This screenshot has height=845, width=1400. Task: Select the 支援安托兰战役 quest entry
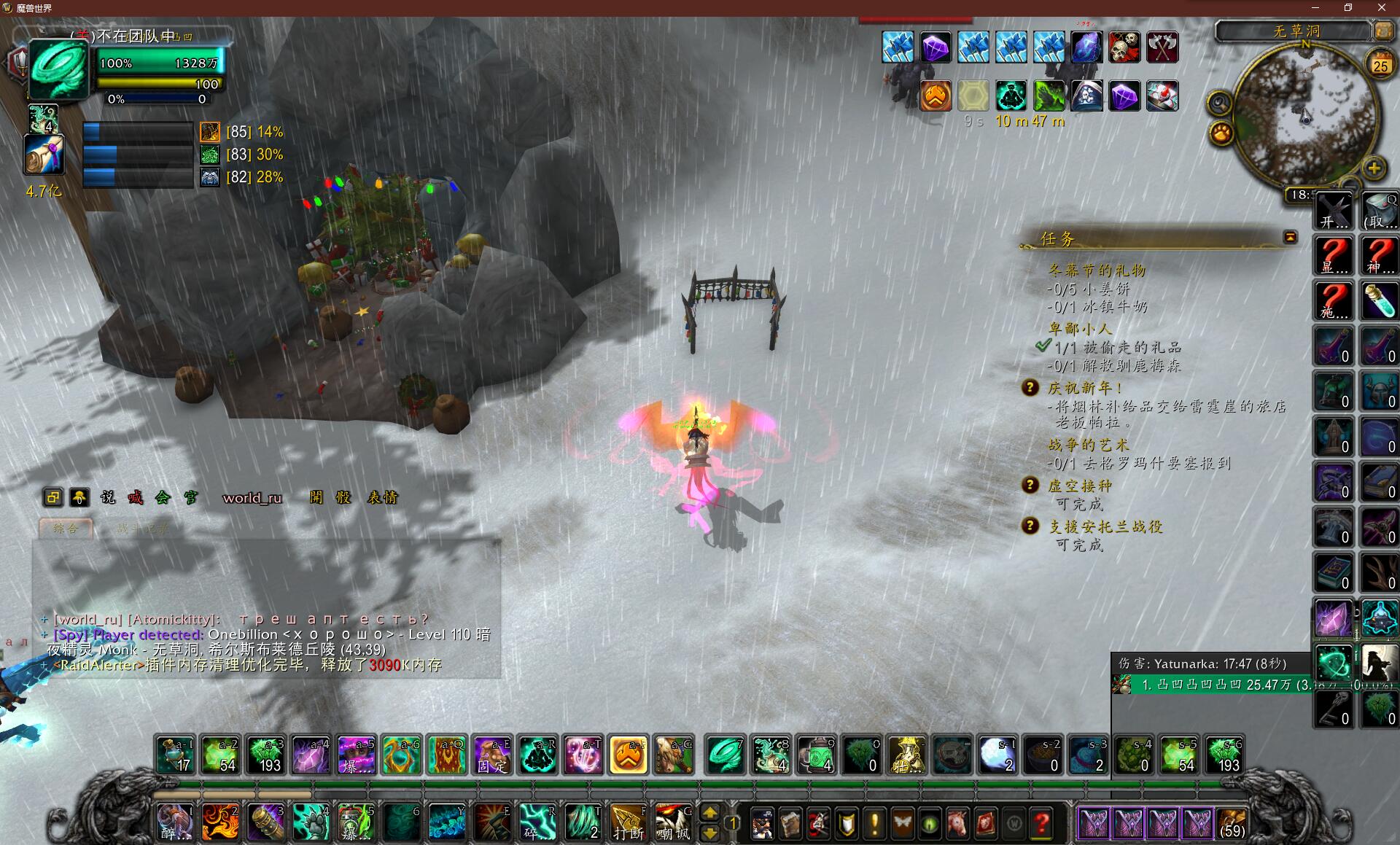click(1105, 526)
